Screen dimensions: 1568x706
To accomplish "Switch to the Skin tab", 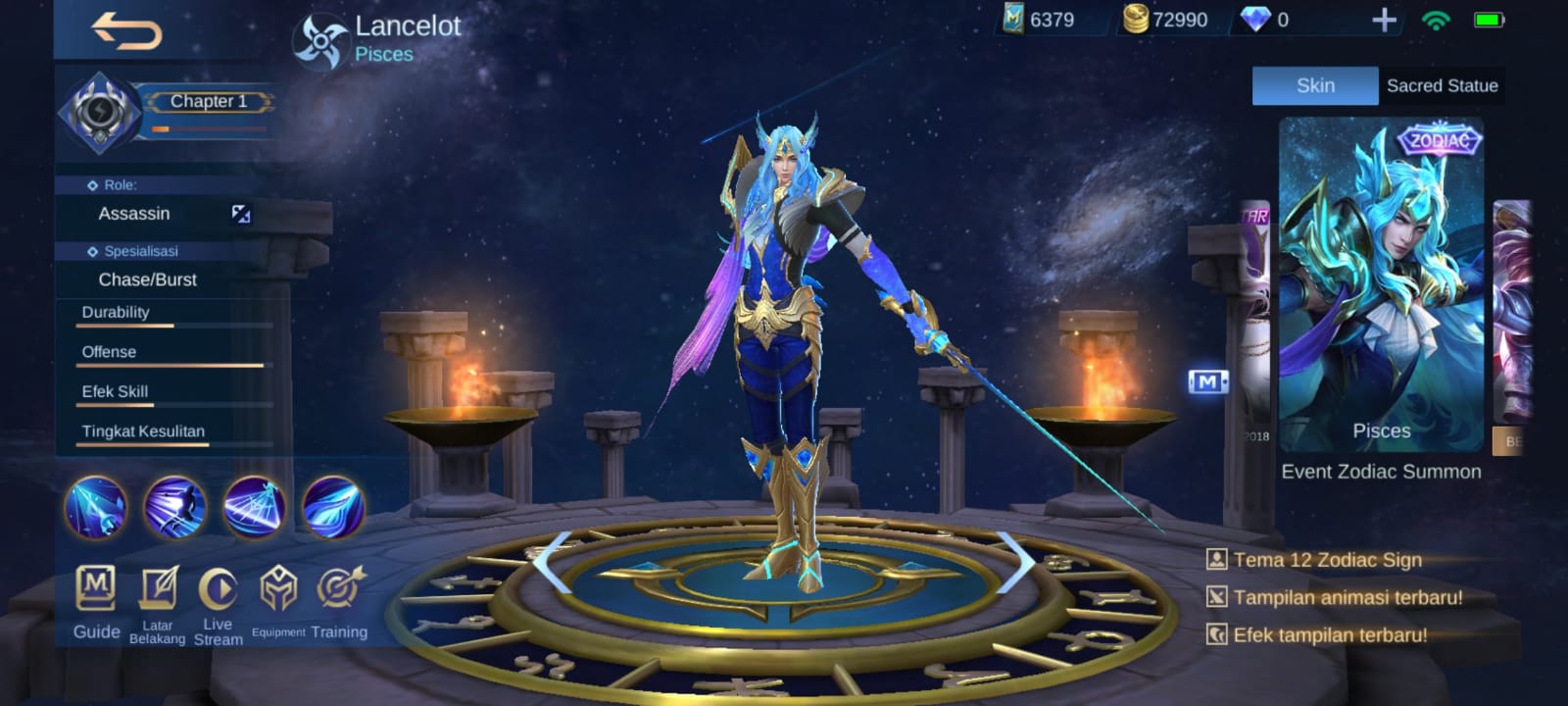I will (1314, 85).
